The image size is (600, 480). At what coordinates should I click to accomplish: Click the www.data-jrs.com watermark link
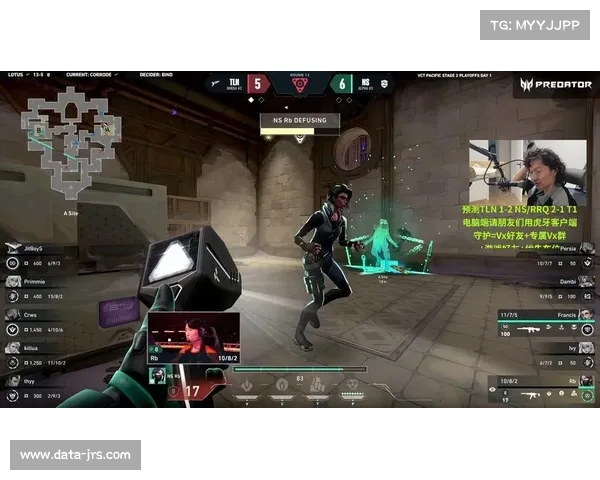(x=75, y=455)
